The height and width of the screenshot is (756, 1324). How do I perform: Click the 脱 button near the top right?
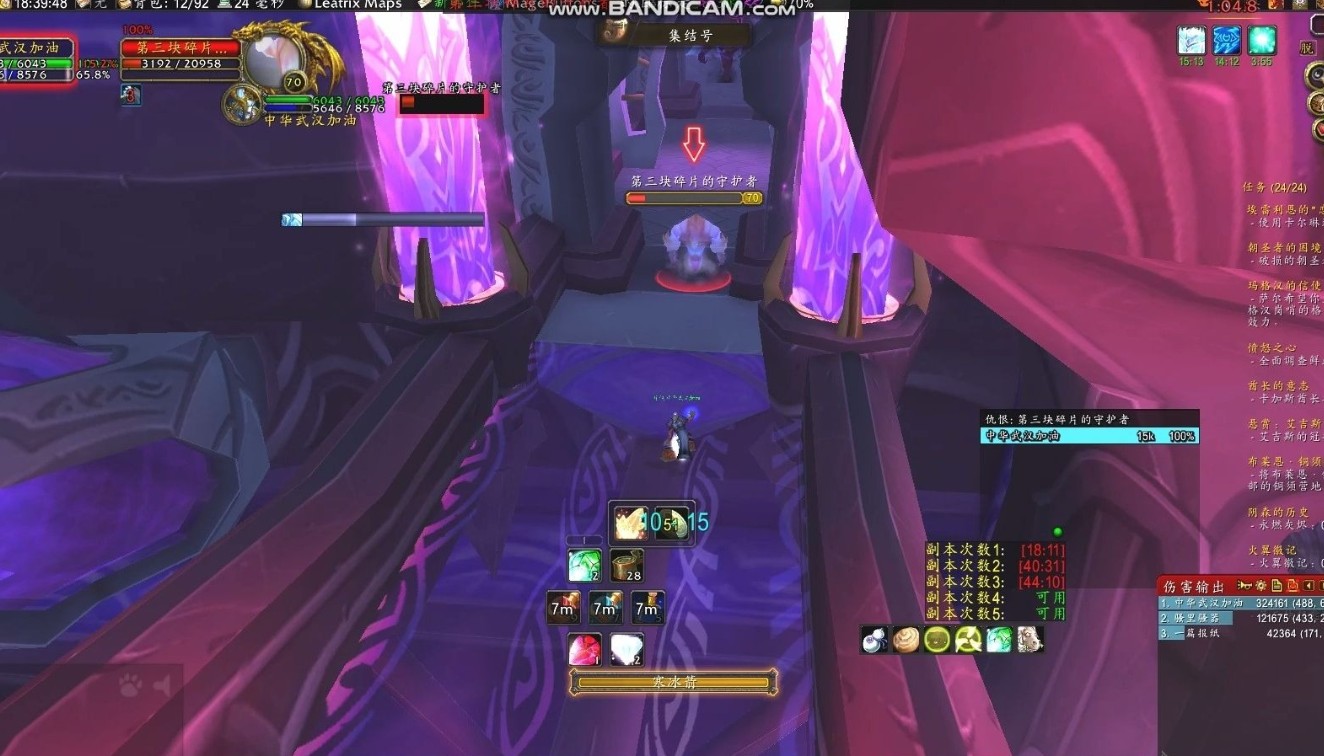pyautogui.click(x=1307, y=47)
